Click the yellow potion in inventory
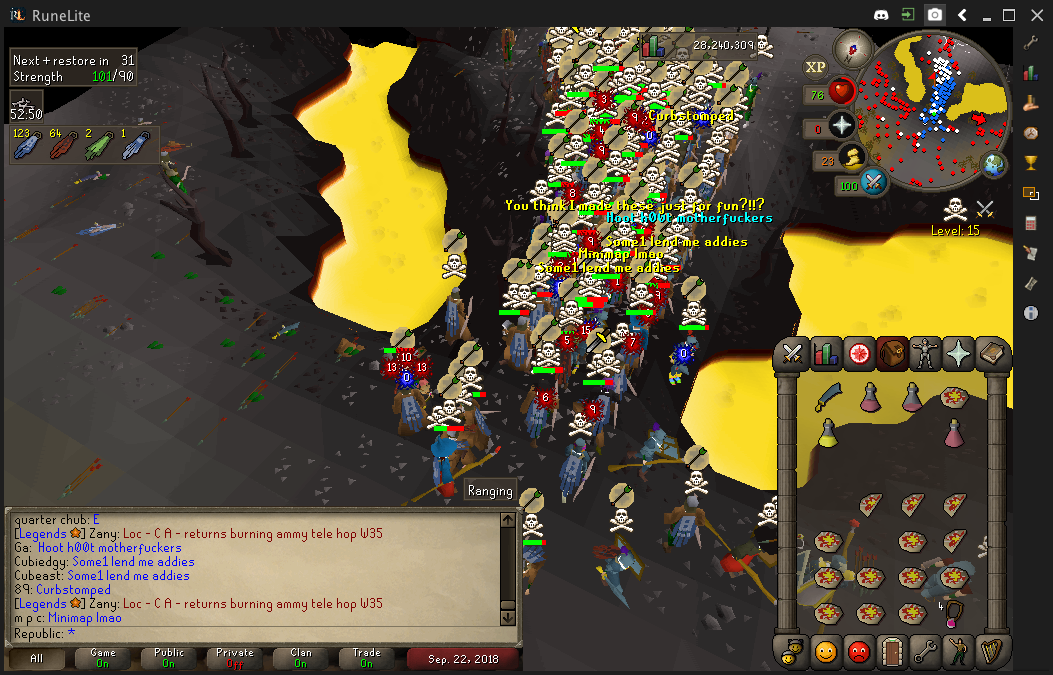This screenshot has height=675, width=1053. 828,432
